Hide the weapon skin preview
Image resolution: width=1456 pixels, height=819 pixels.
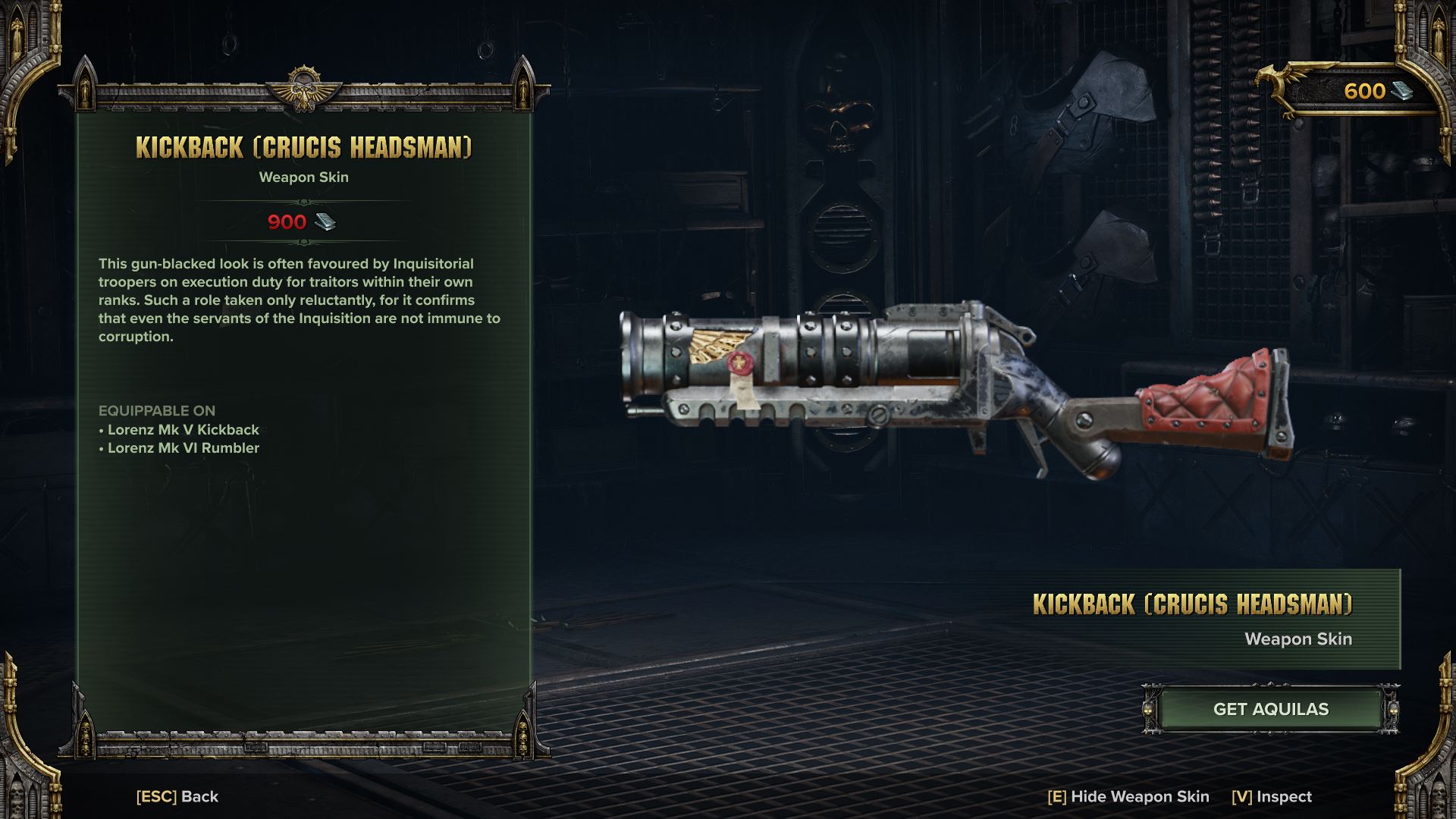tap(1128, 796)
